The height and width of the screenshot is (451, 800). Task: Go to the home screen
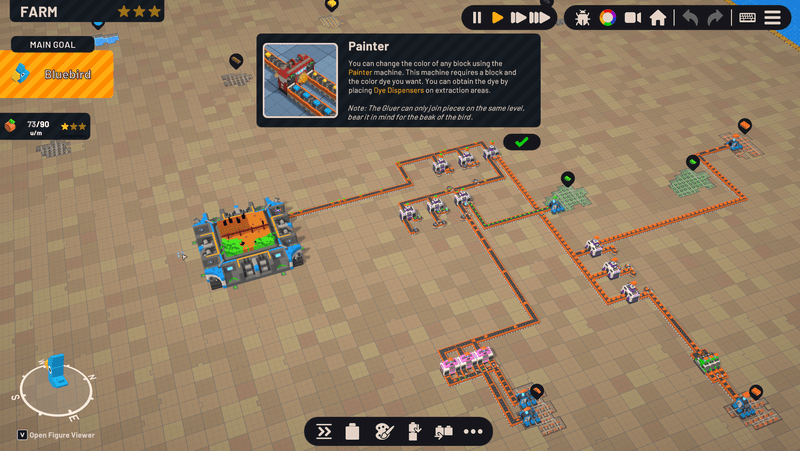pyautogui.click(x=658, y=18)
